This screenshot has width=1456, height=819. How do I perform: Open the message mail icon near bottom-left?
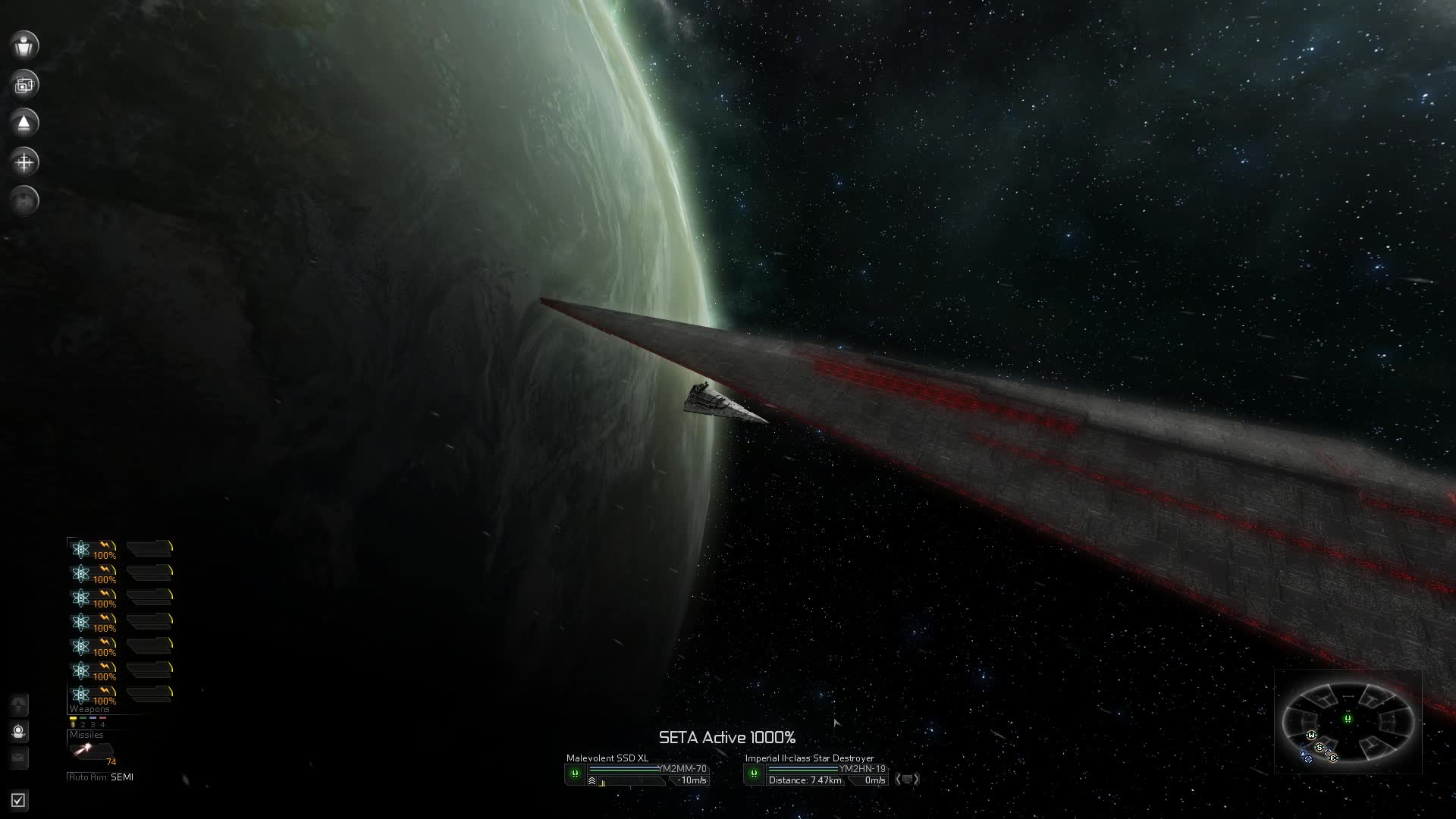tap(19, 758)
